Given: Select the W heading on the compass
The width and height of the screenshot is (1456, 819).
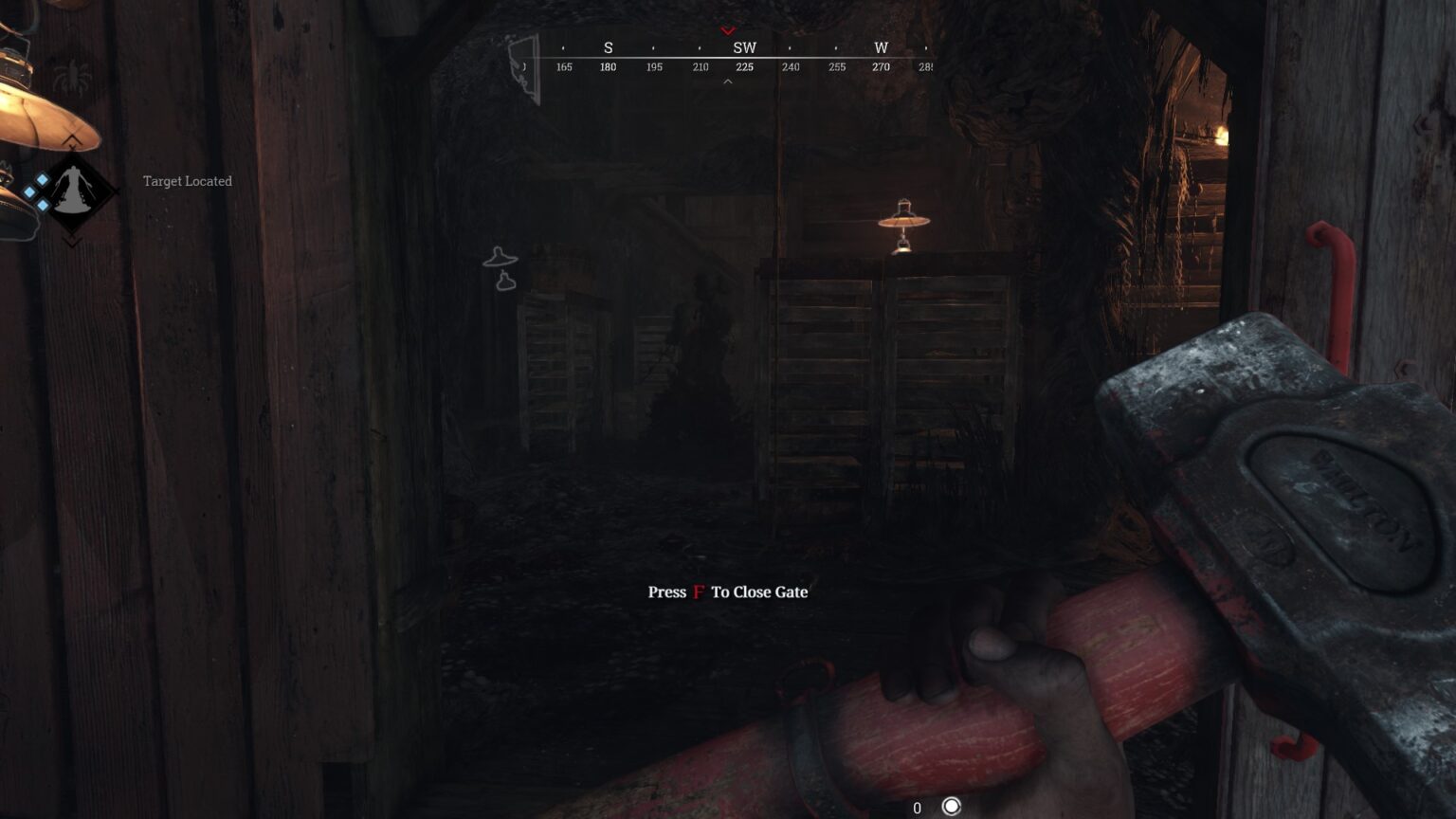Looking at the screenshot, I should tap(880, 46).
